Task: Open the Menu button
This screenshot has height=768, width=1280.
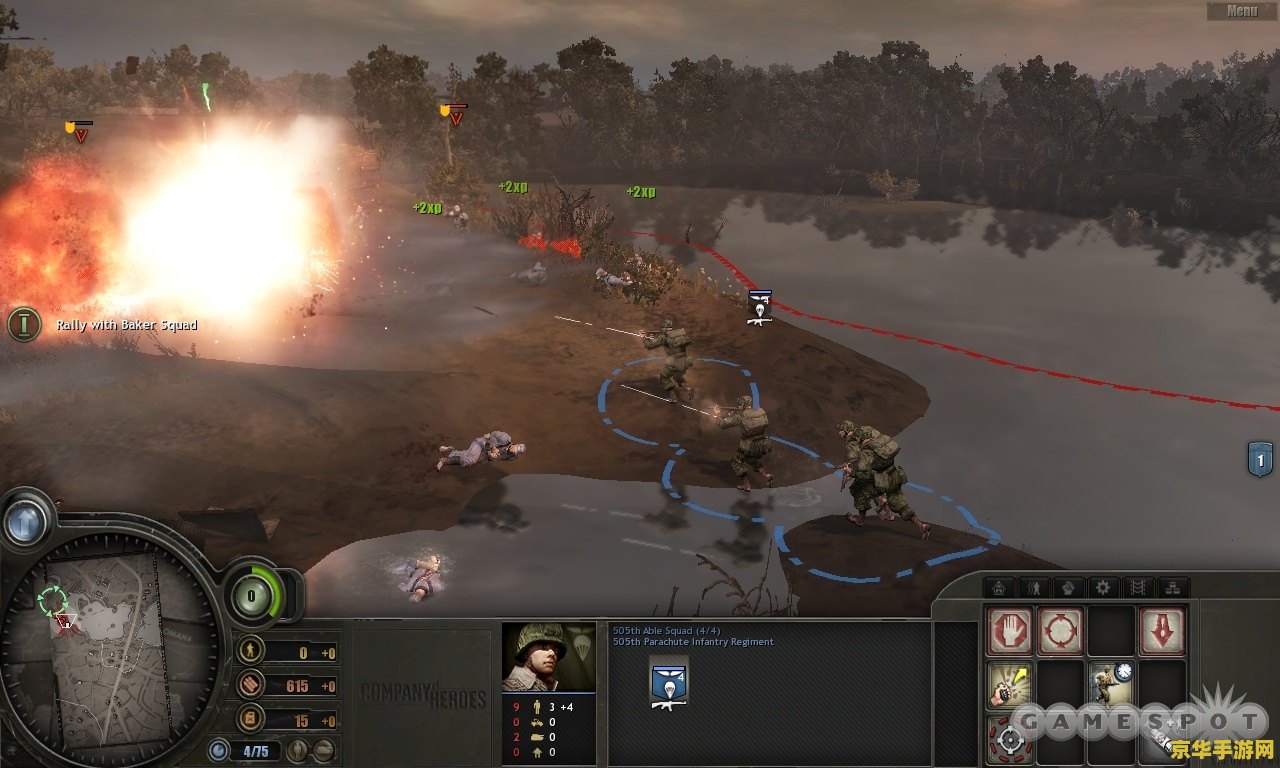Action: pyautogui.click(x=1241, y=11)
